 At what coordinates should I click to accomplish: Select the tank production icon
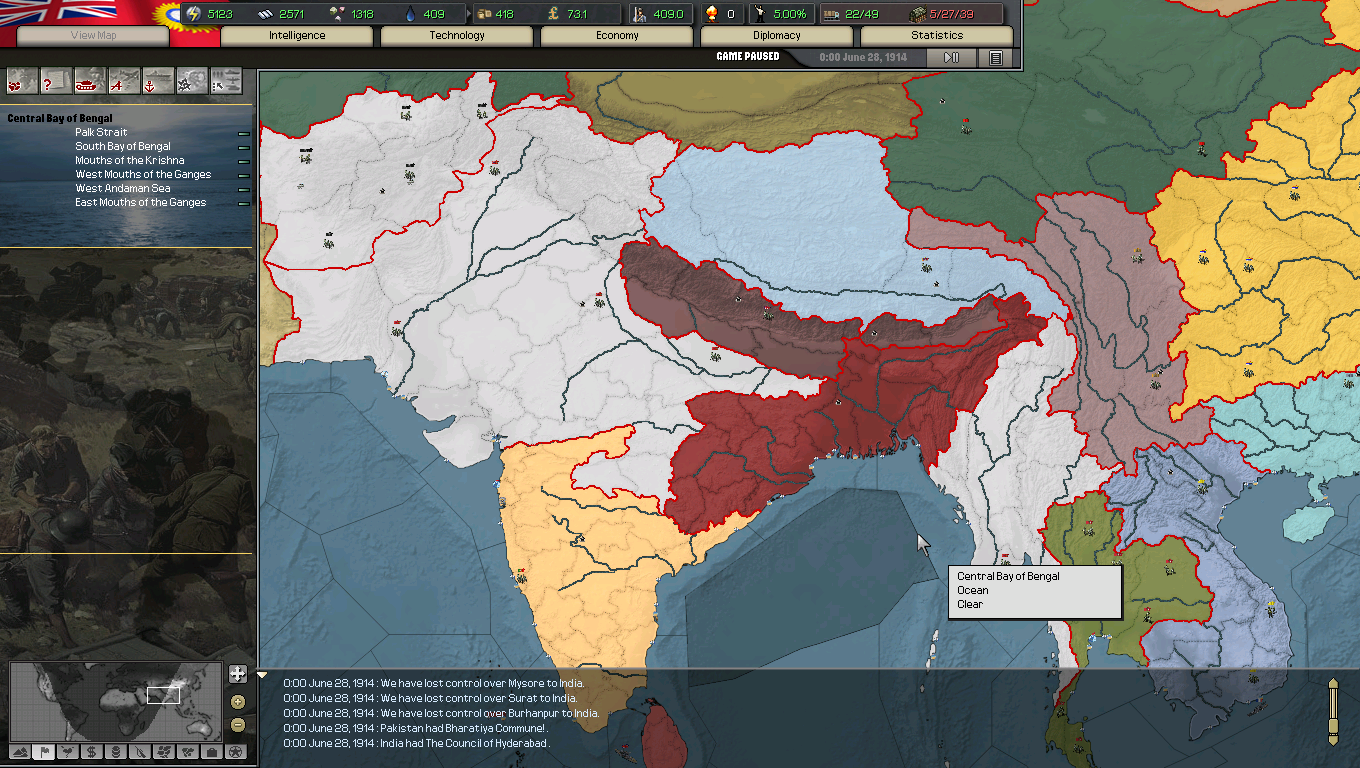89,82
